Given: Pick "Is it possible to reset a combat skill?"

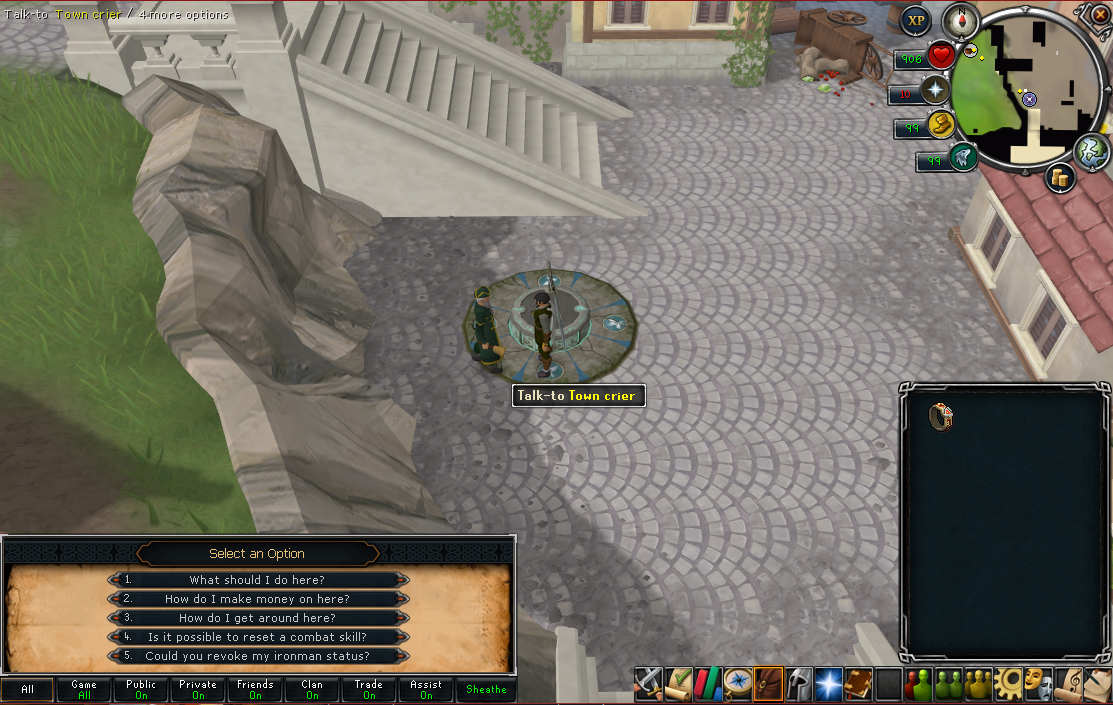Looking at the screenshot, I should 257,637.
